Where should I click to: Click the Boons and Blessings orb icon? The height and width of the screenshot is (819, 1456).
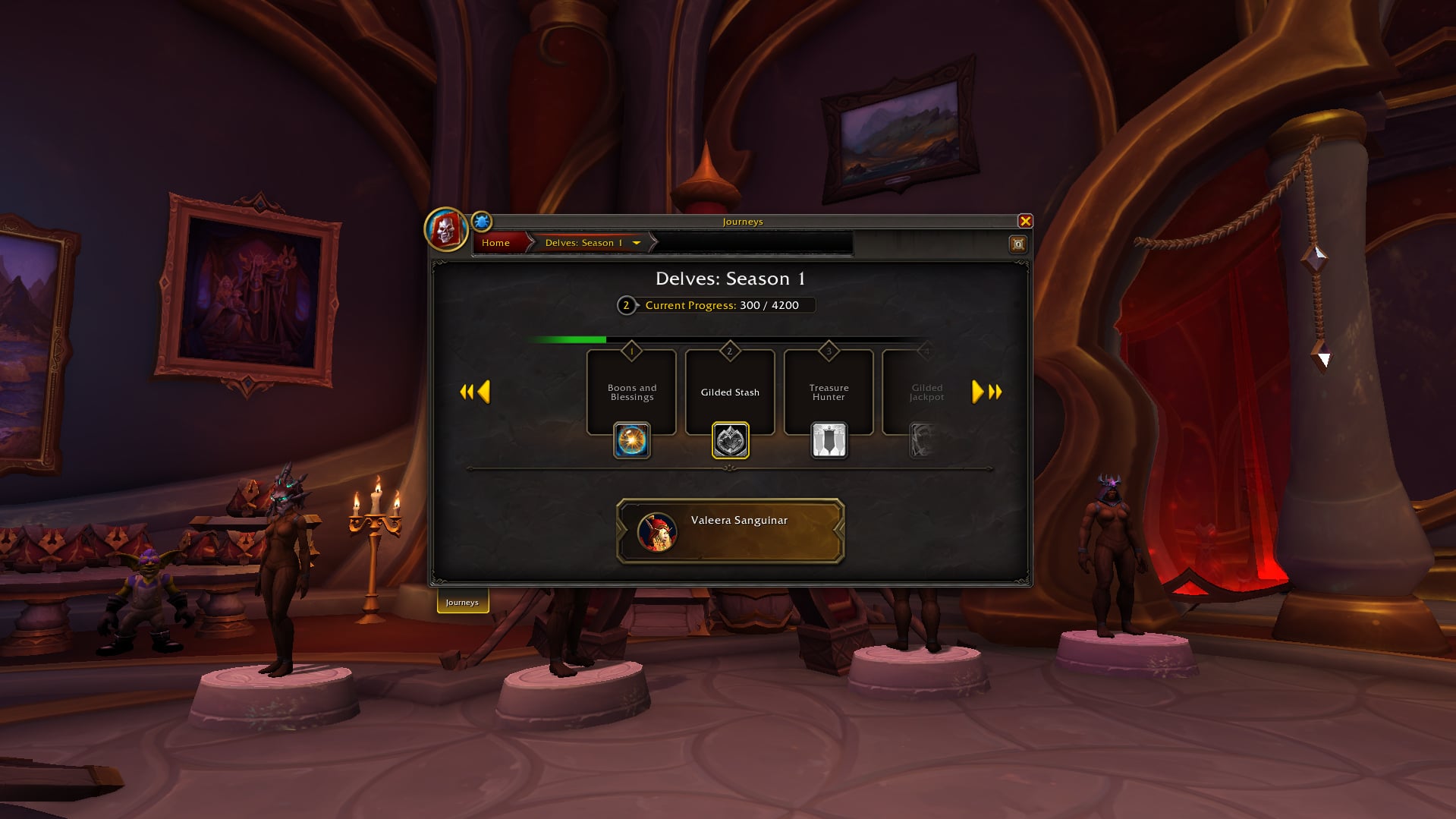[631, 440]
